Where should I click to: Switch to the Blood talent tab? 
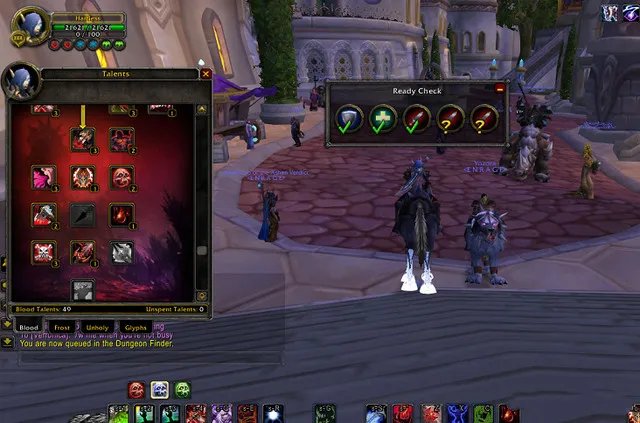[28, 326]
